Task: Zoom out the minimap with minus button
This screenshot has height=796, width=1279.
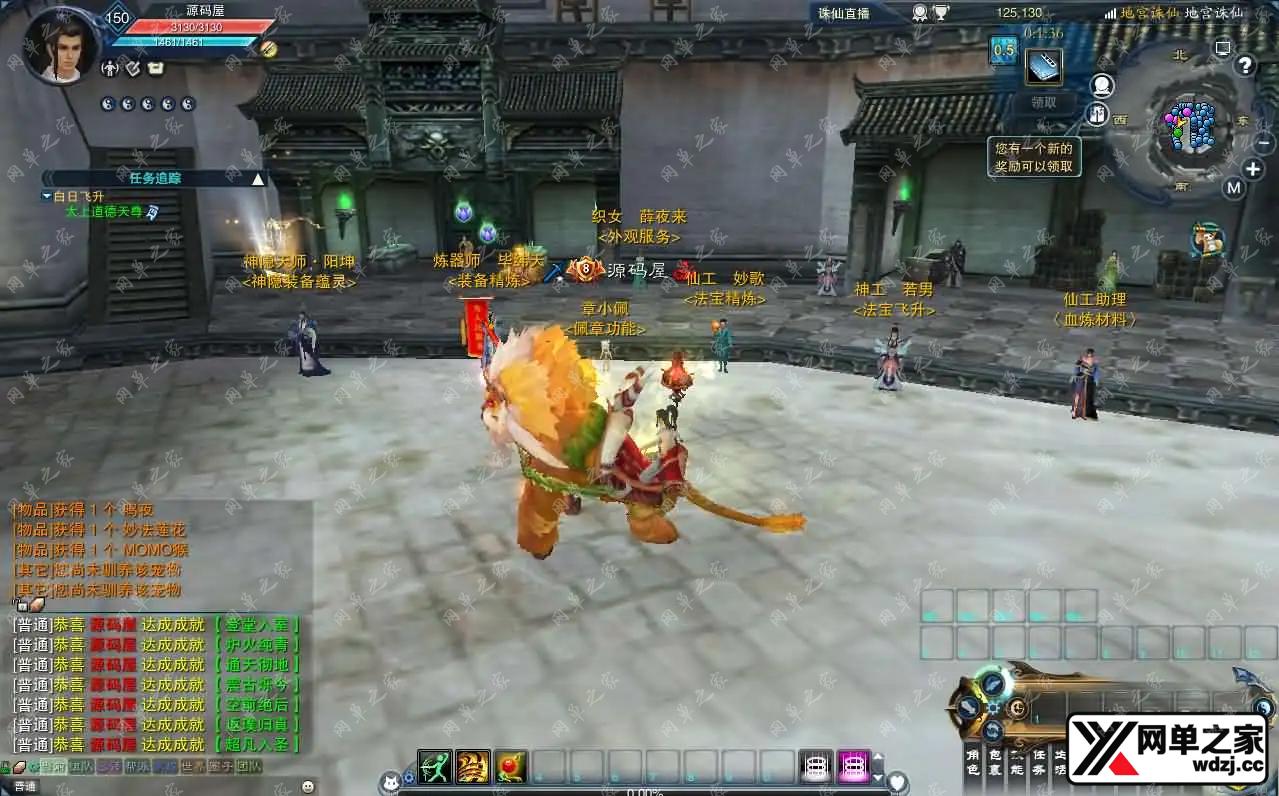Action: (x=1262, y=143)
